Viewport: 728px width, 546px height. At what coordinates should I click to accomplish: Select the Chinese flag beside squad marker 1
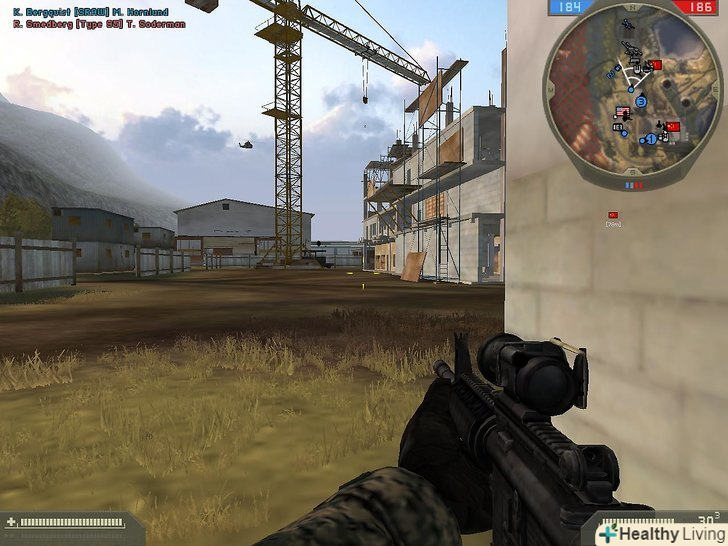(x=673, y=128)
